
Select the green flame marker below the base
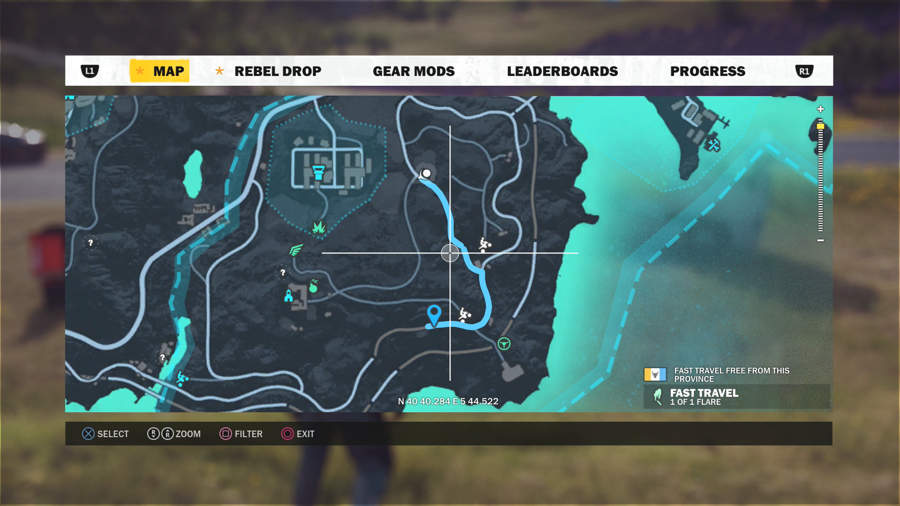(x=319, y=229)
